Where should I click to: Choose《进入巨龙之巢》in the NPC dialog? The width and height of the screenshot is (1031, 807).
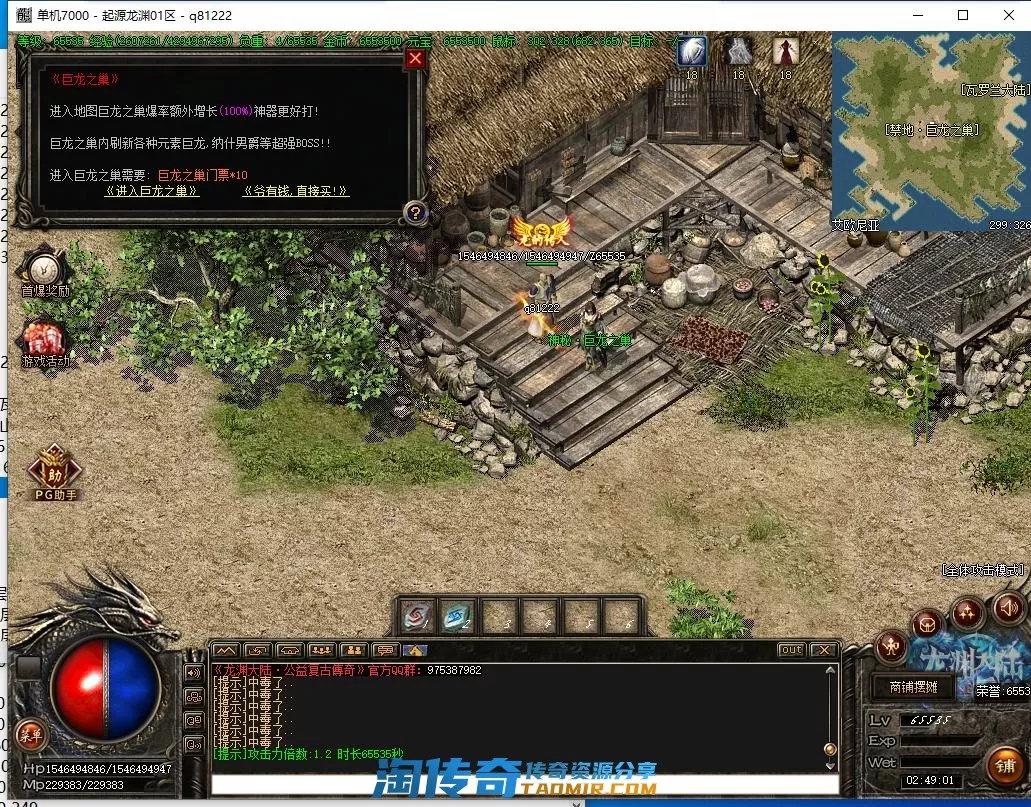(152, 191)
